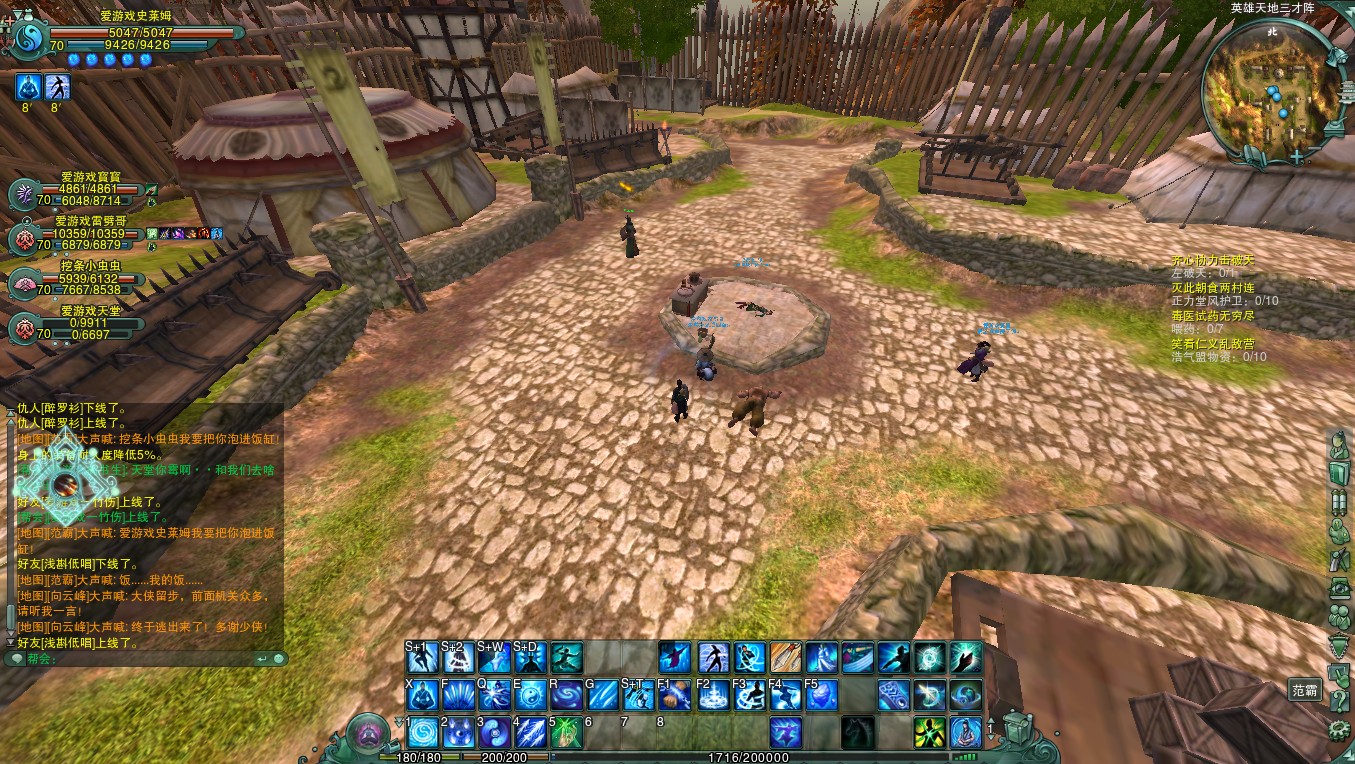1355x764 pixels.
Task: Use the fountain skill bound to F2
Action: pos(712,694)
